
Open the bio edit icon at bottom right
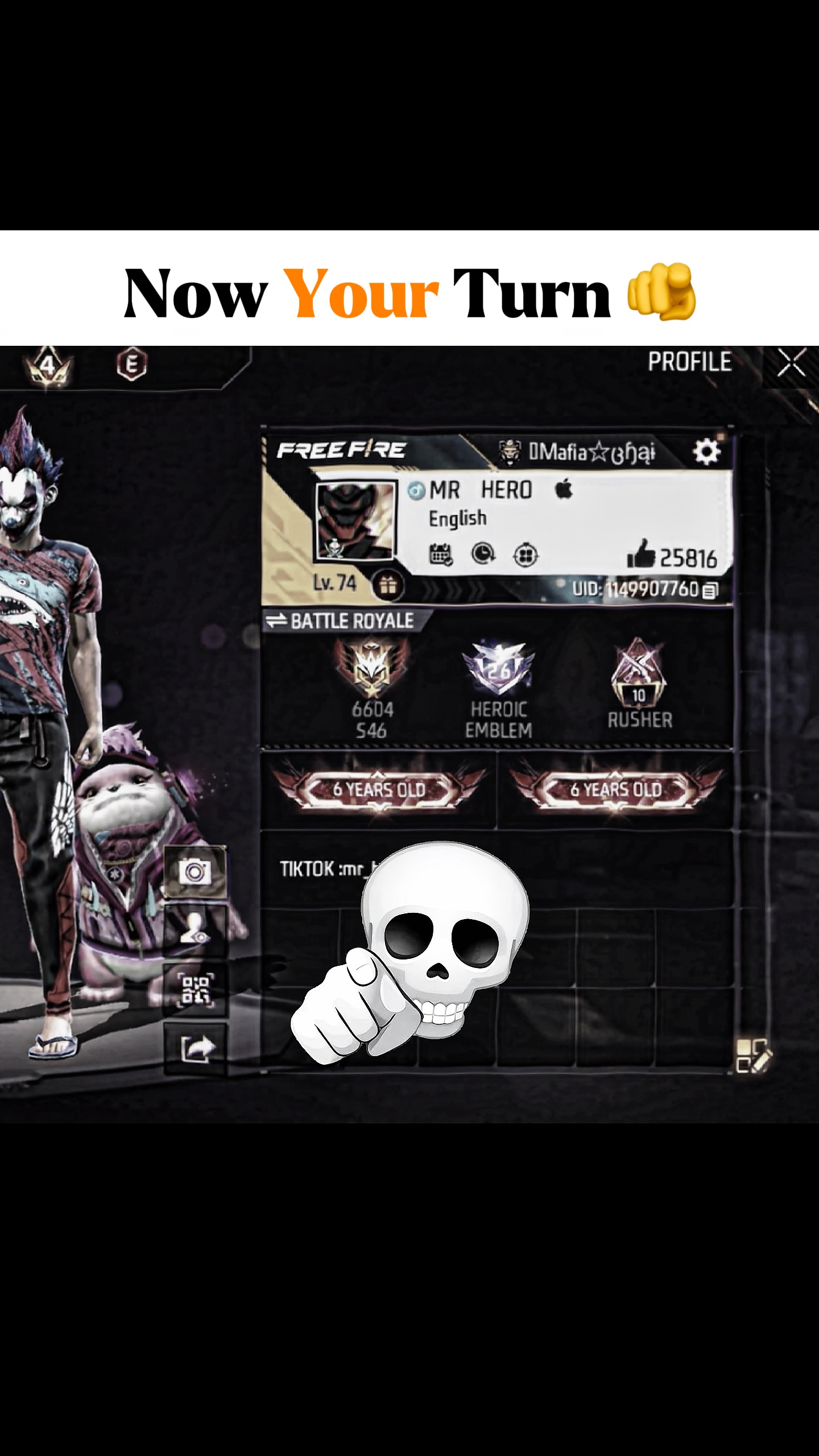754,1056
